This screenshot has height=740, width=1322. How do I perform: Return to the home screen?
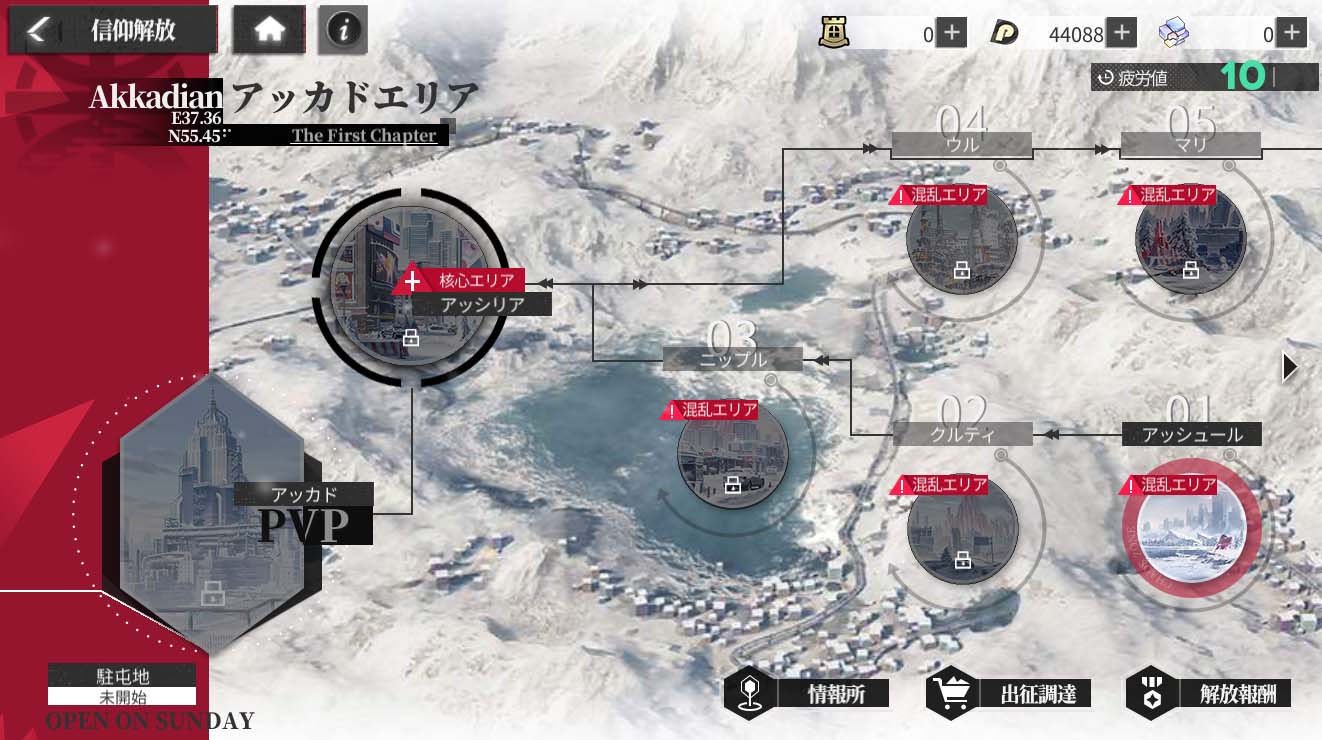(x=270, y=31)
